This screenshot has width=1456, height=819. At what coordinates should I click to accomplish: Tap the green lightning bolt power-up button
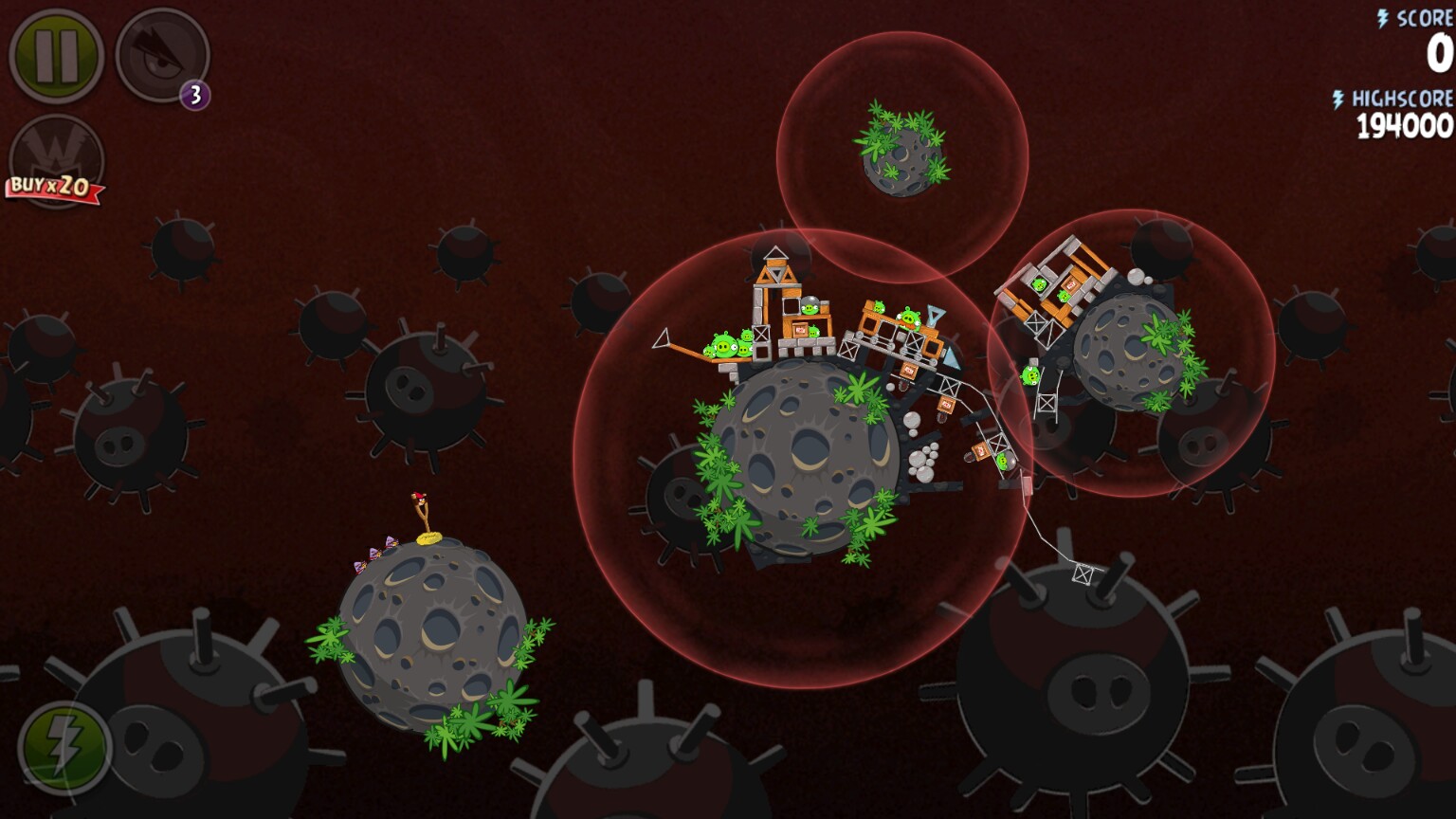pyautogui.click(x=64, y=748)
